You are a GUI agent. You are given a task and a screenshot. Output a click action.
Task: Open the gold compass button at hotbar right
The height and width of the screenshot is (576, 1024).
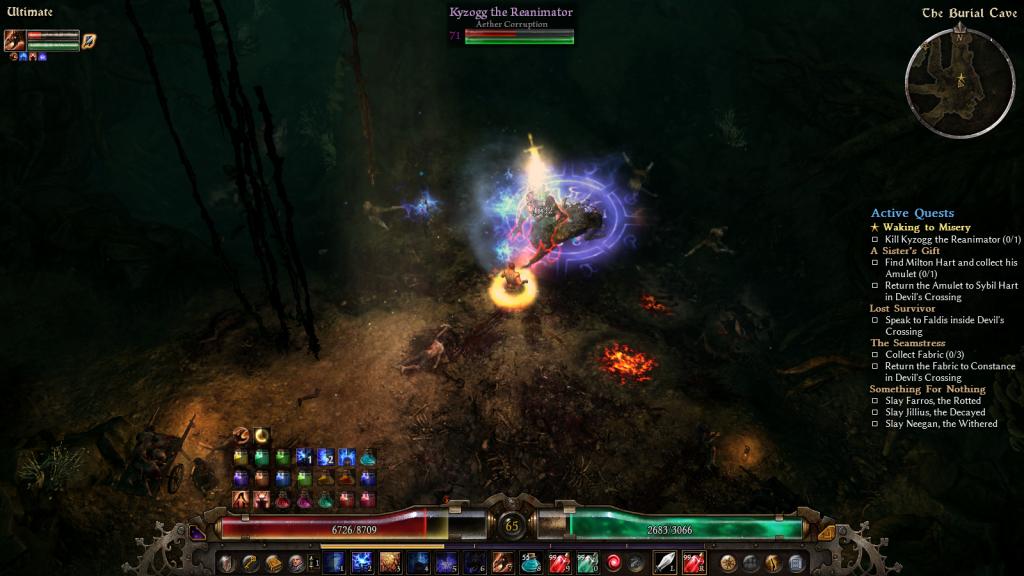pos(728,562)
